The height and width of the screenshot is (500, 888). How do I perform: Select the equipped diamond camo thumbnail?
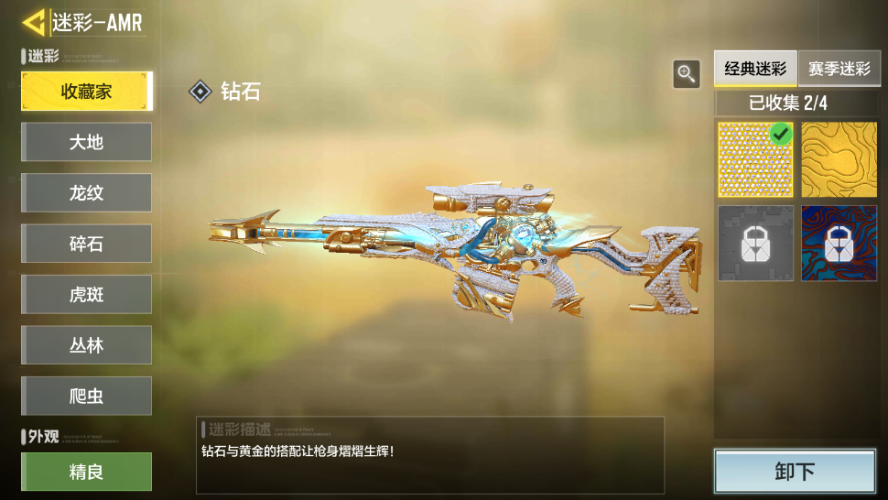tap(755, 160)
